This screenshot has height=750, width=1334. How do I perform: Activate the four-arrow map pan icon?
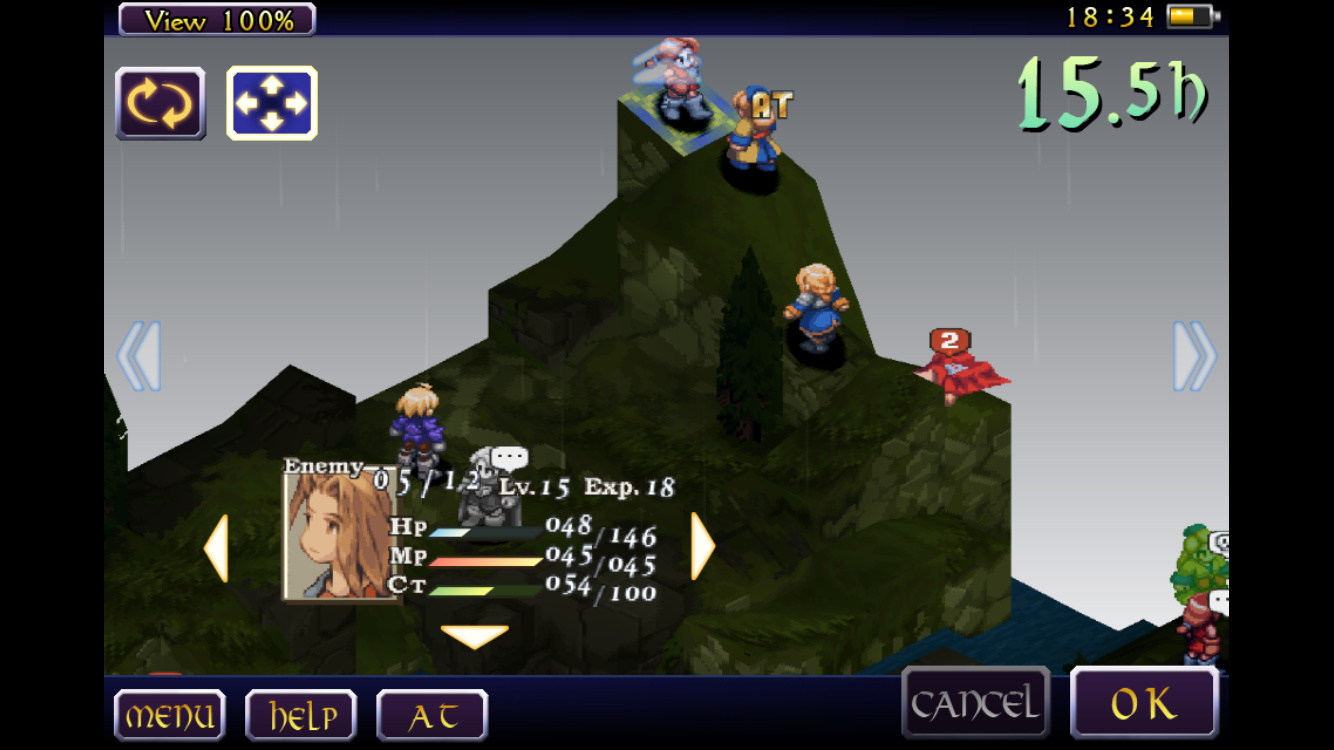[271, 103]
